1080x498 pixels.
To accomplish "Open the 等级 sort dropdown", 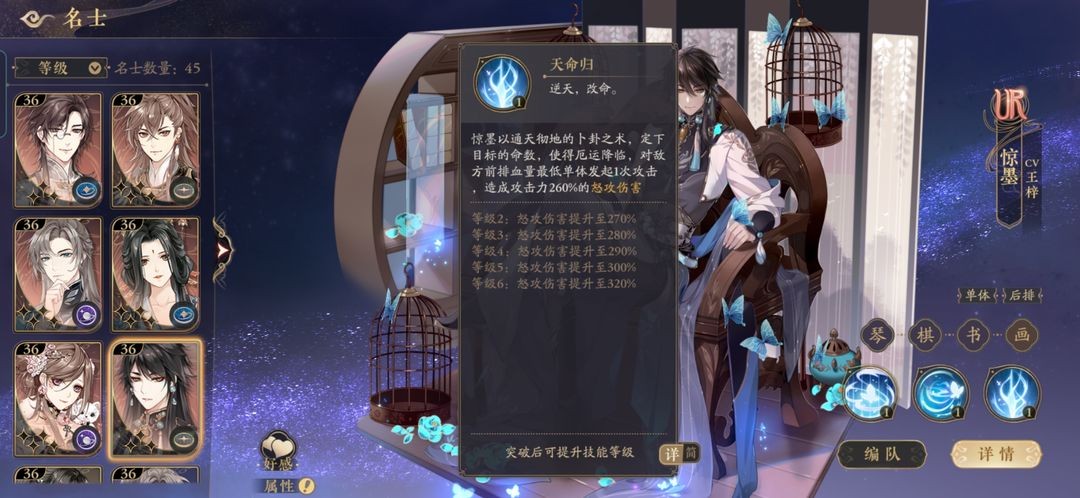I will point(58,68).
